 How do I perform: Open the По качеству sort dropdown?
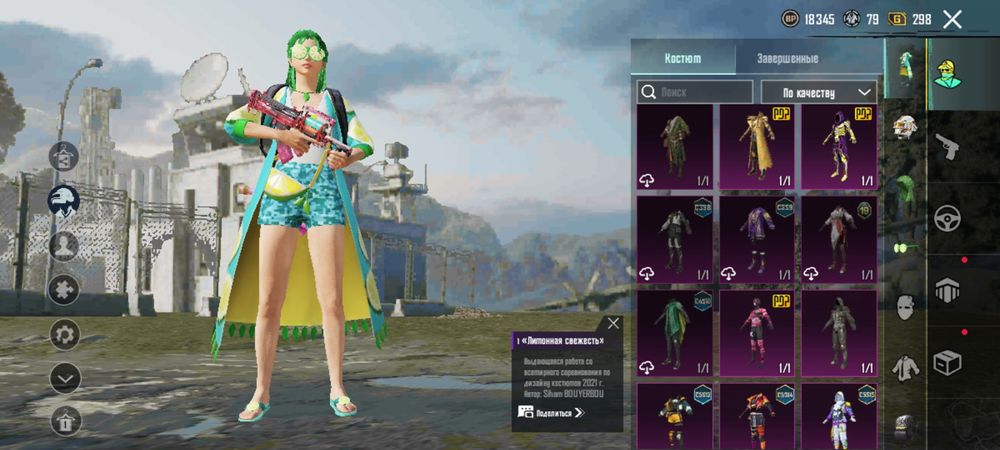[818, 92]
